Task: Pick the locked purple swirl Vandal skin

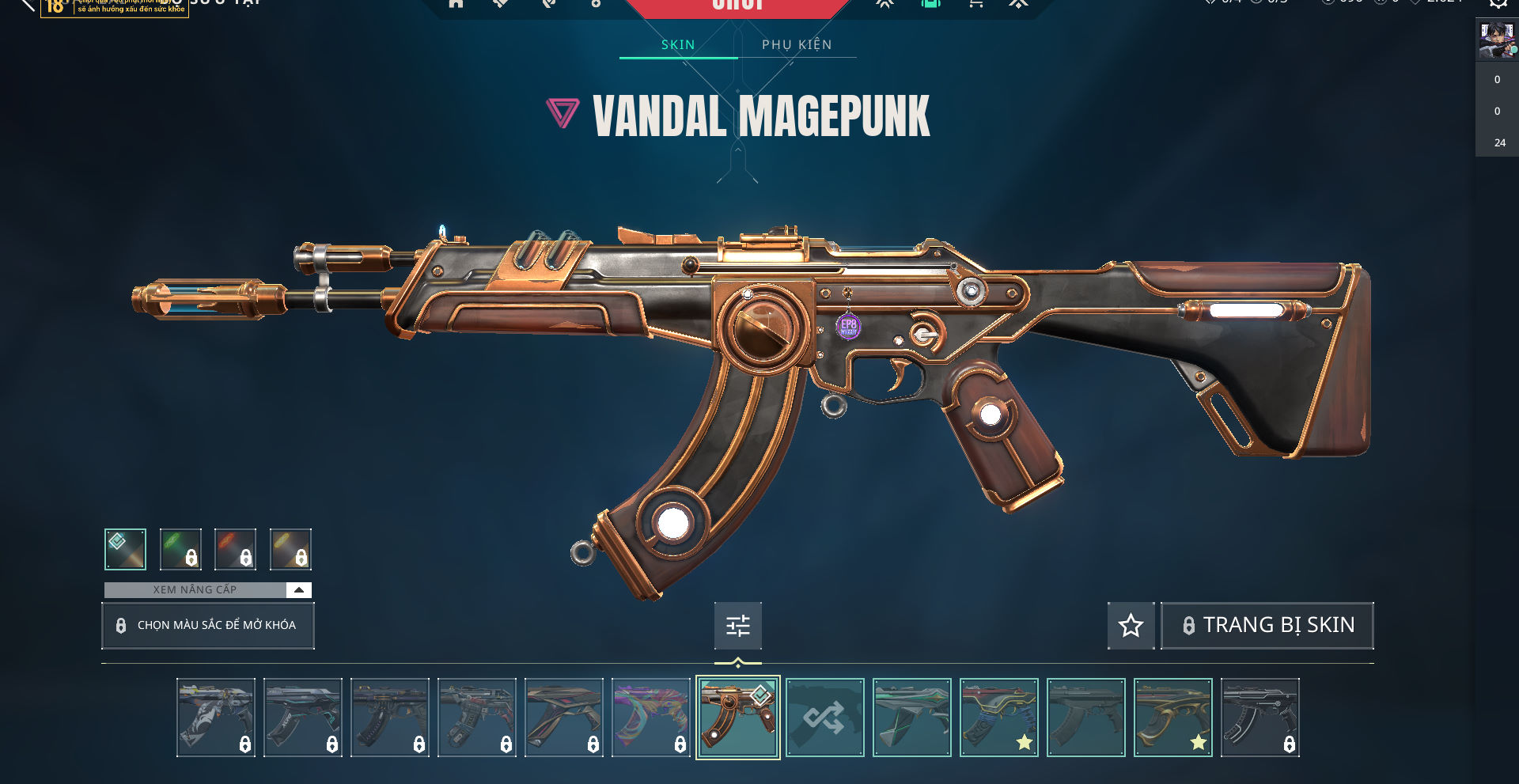Action: [x=650, y=718]
